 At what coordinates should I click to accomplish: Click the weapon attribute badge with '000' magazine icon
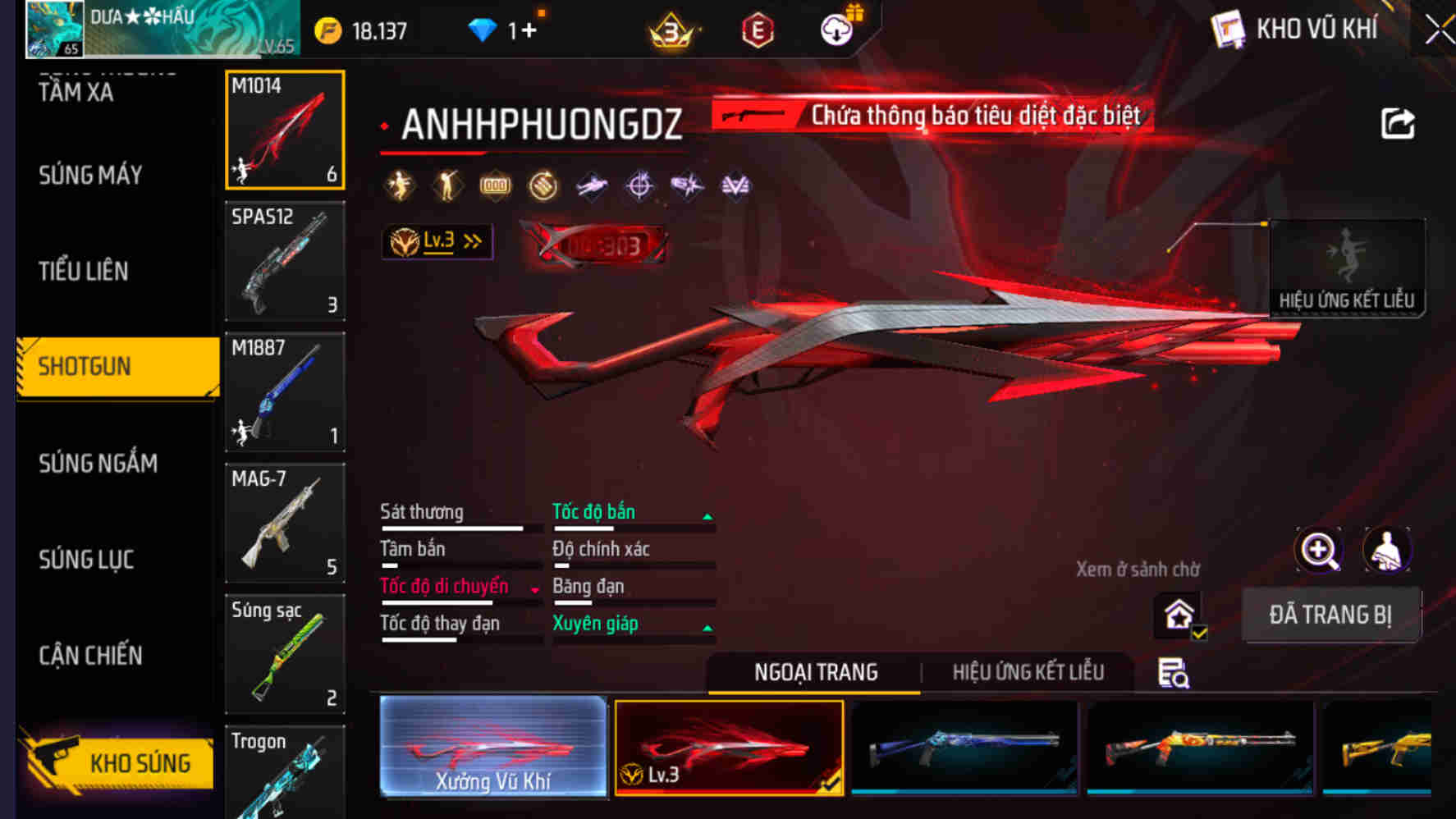tap(492, 185)
